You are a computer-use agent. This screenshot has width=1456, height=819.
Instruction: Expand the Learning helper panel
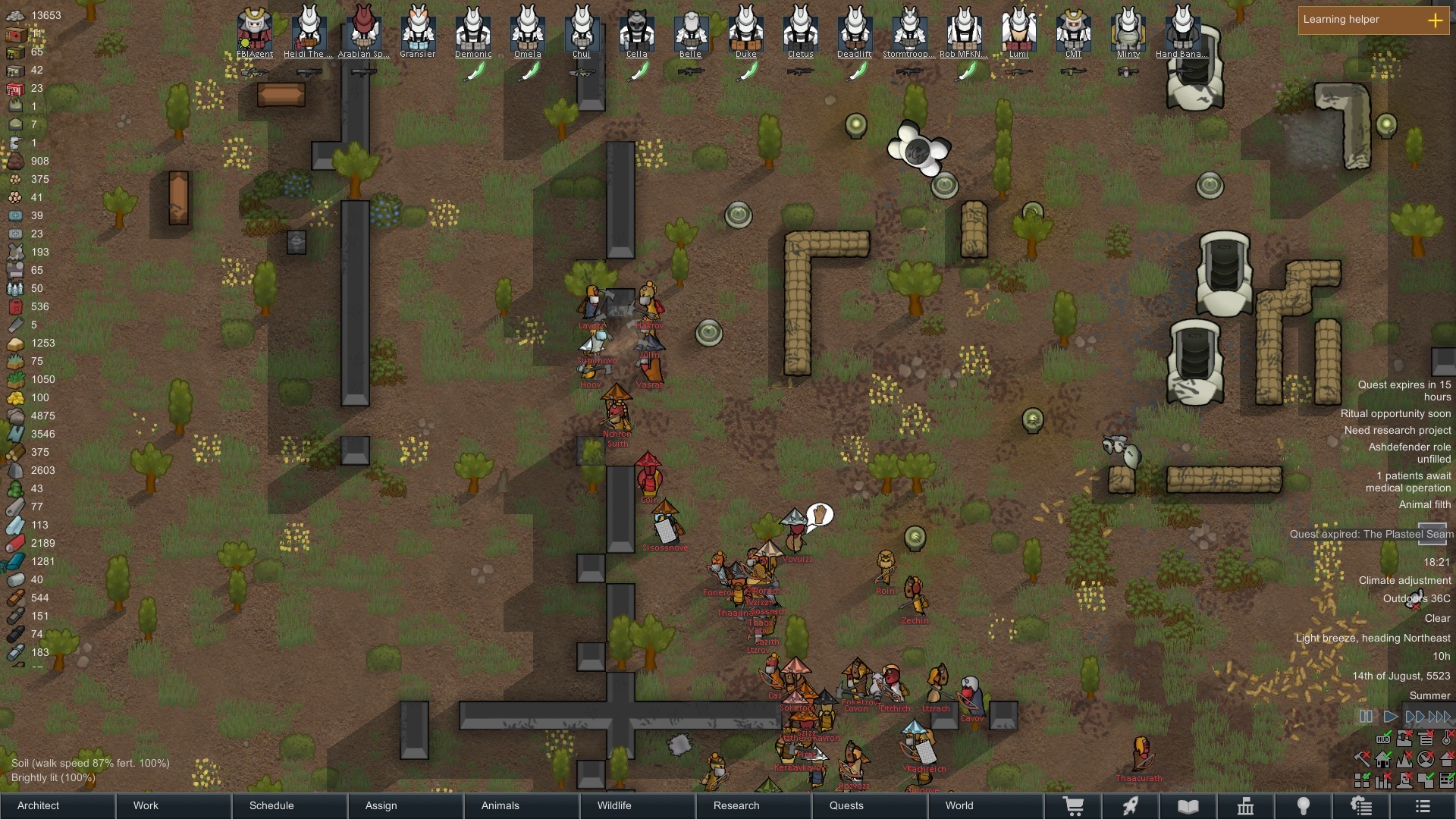[1436, 21]
